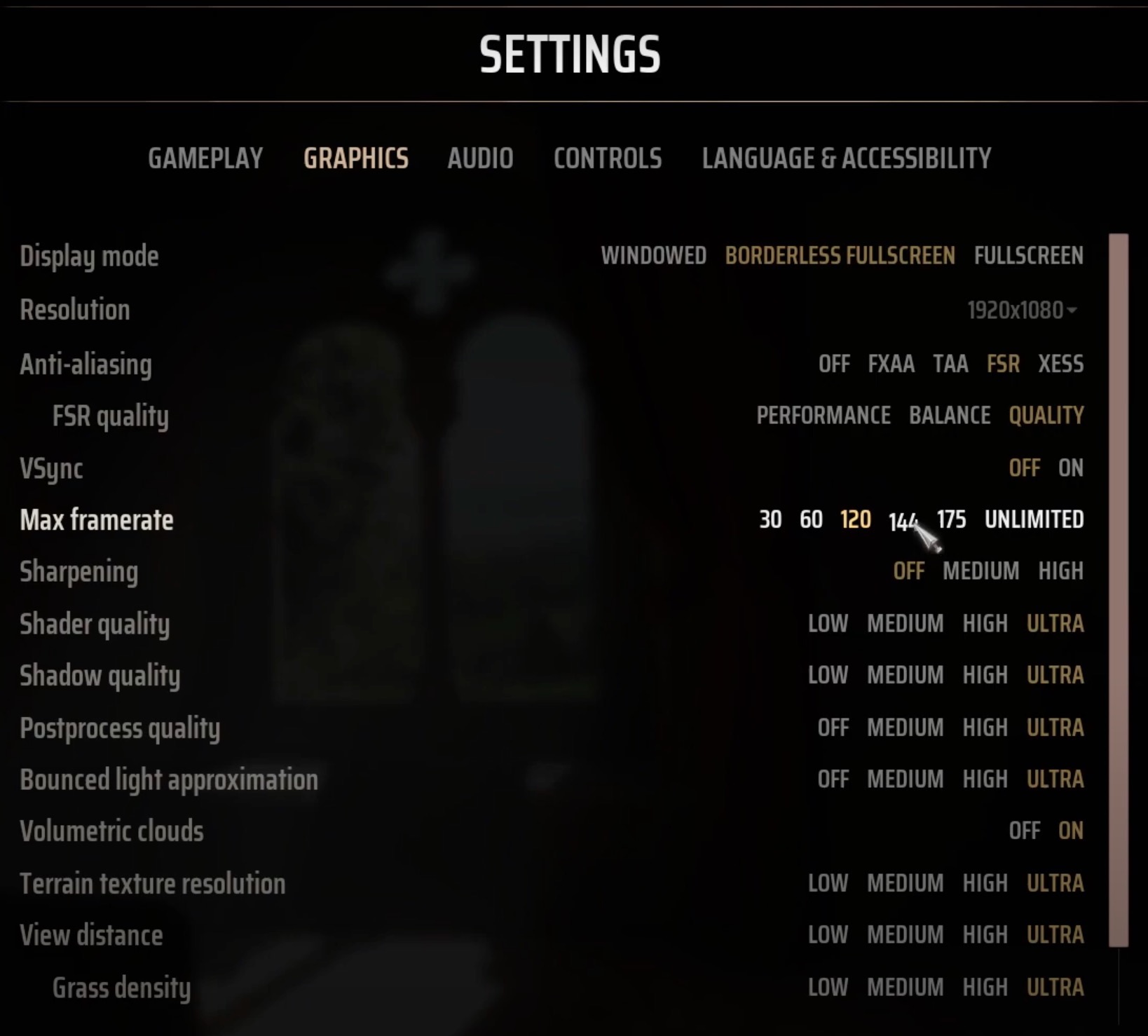Select TAA anti-aliasing
The image size is (1148, 1036).
[x=950, y=364]
